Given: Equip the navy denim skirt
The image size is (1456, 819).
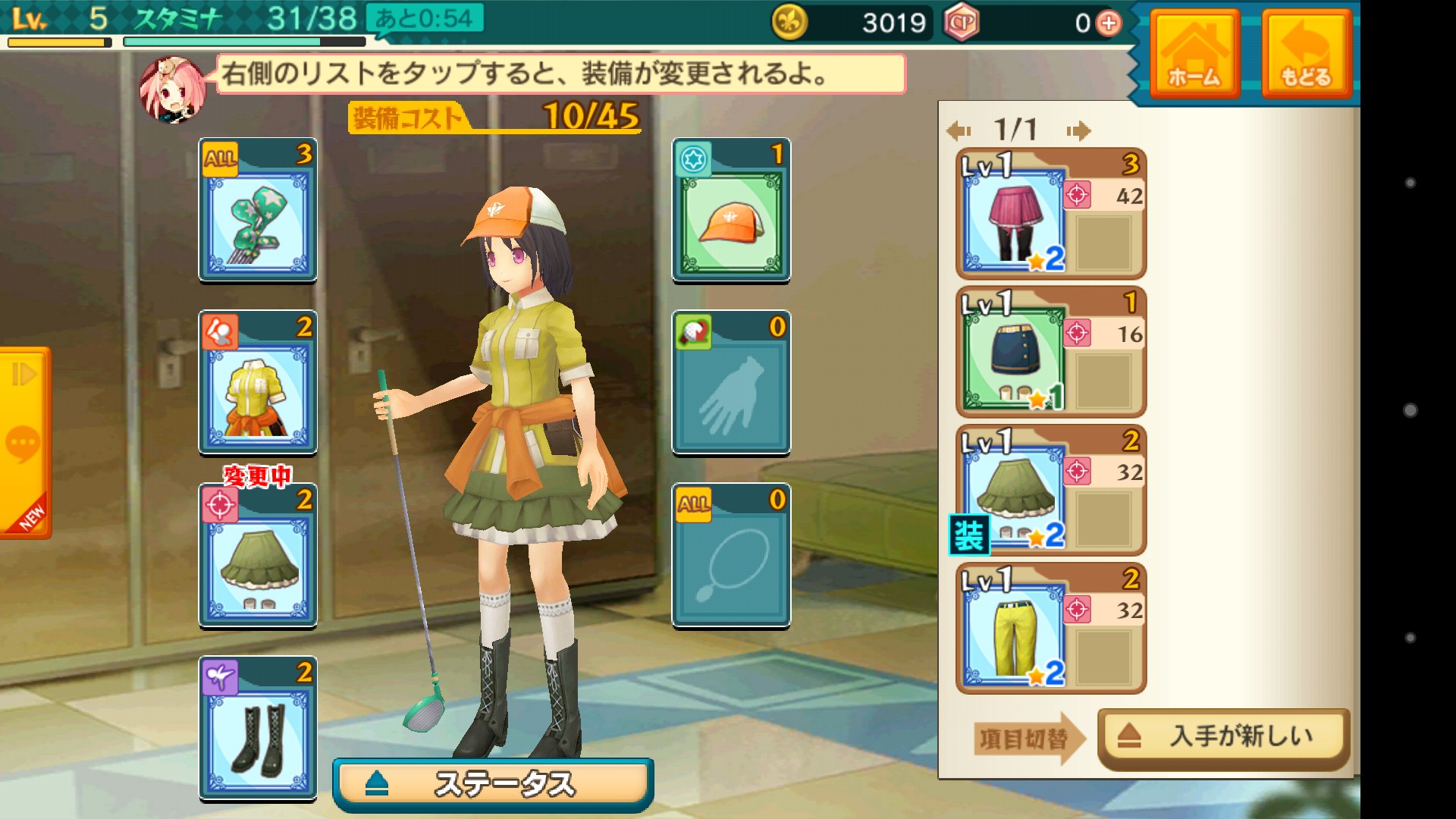Looking at the screenshot, I should click(x=1050, y=353).
